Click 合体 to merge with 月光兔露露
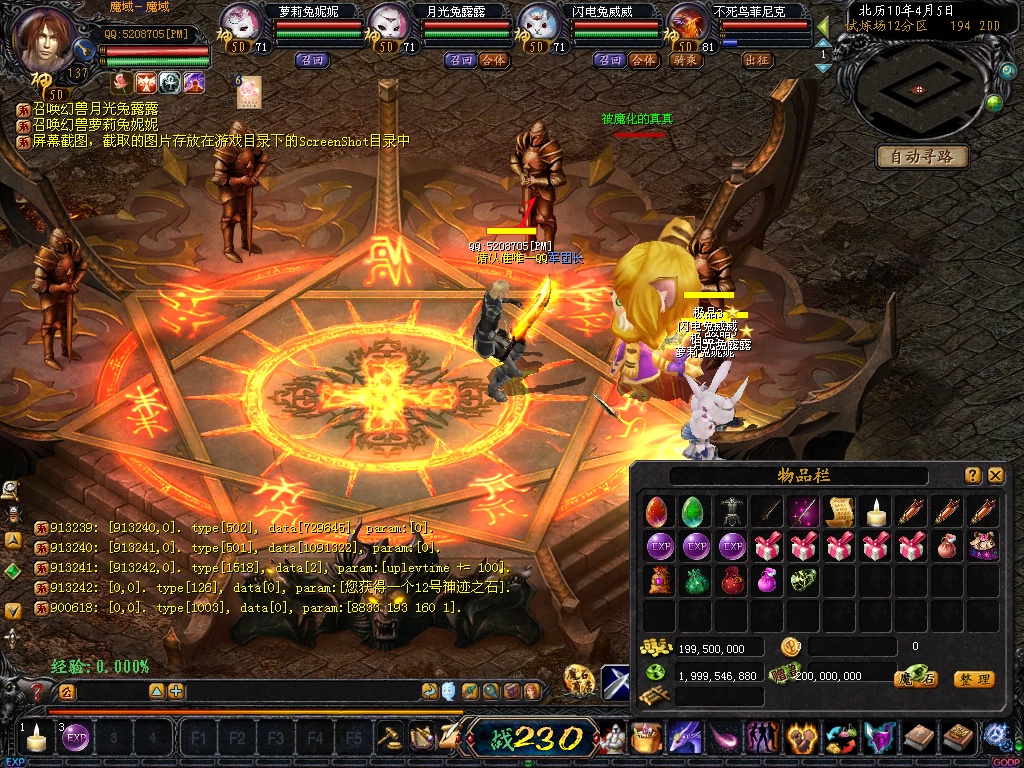1024x768 pixels. tap(493, 60)
